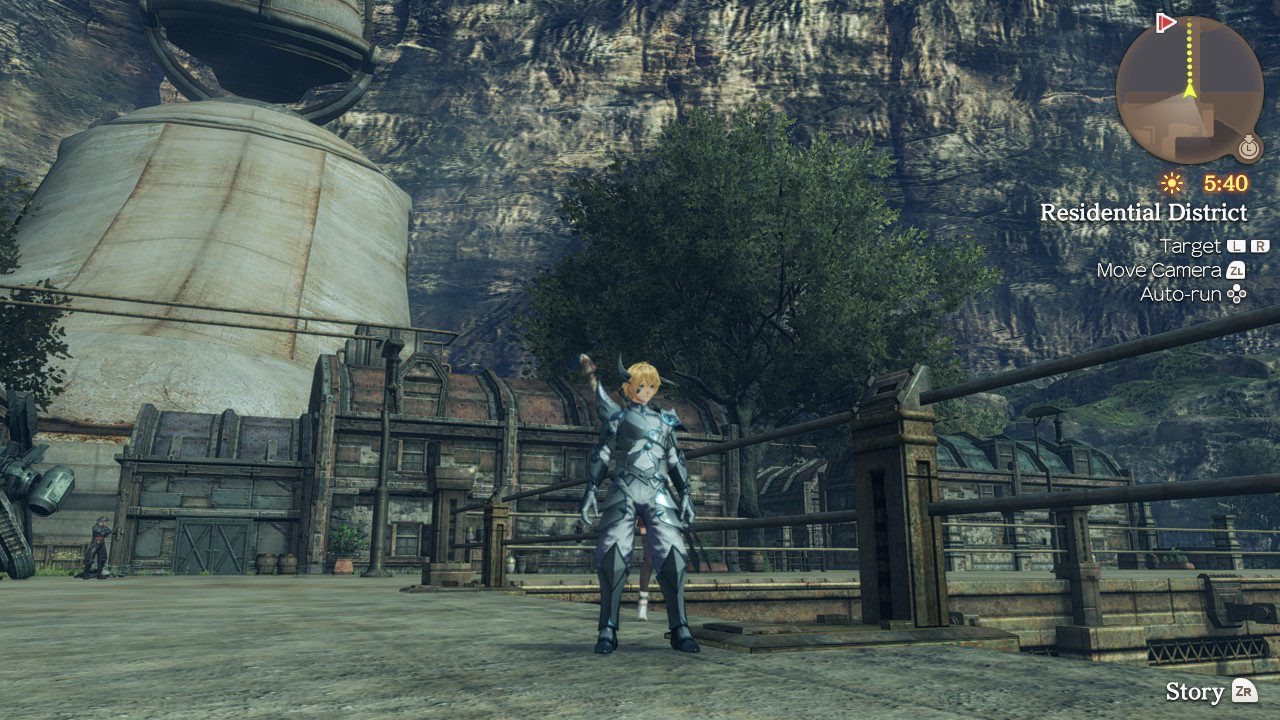
Task: Select the red destination flag marker
Action: tap(1166, 22)
